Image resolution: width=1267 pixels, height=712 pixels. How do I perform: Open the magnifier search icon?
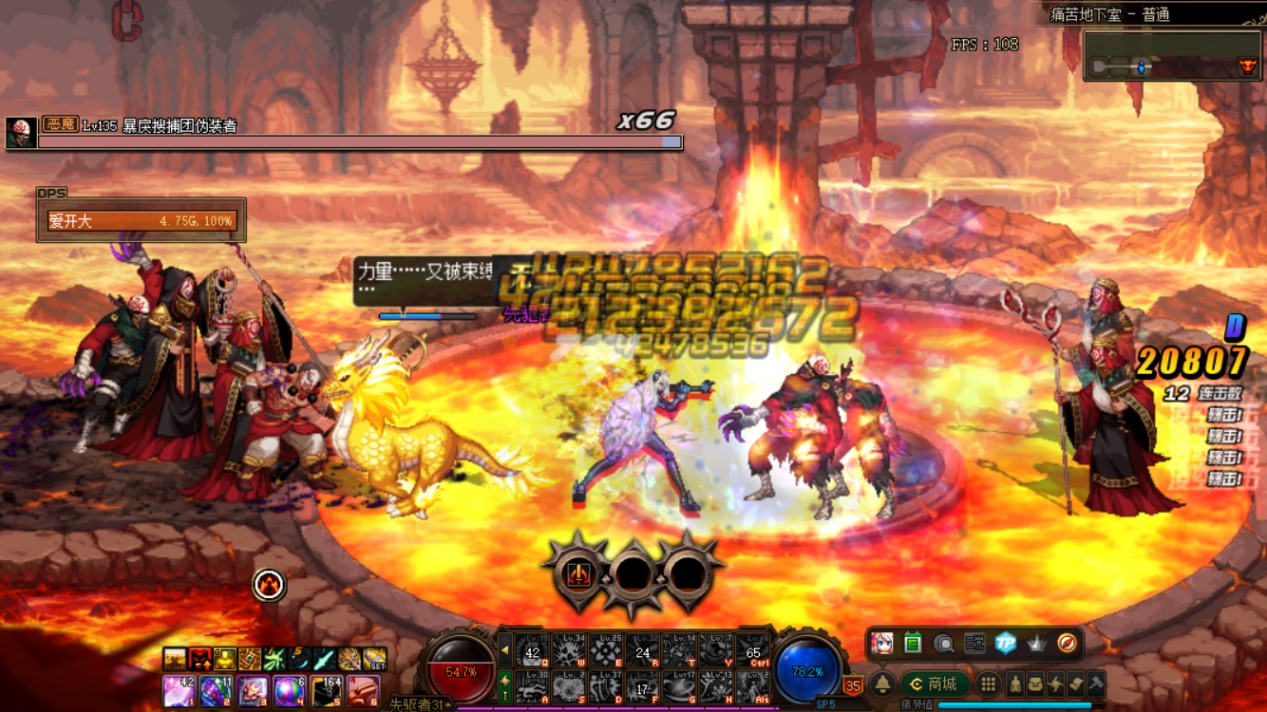943,644
